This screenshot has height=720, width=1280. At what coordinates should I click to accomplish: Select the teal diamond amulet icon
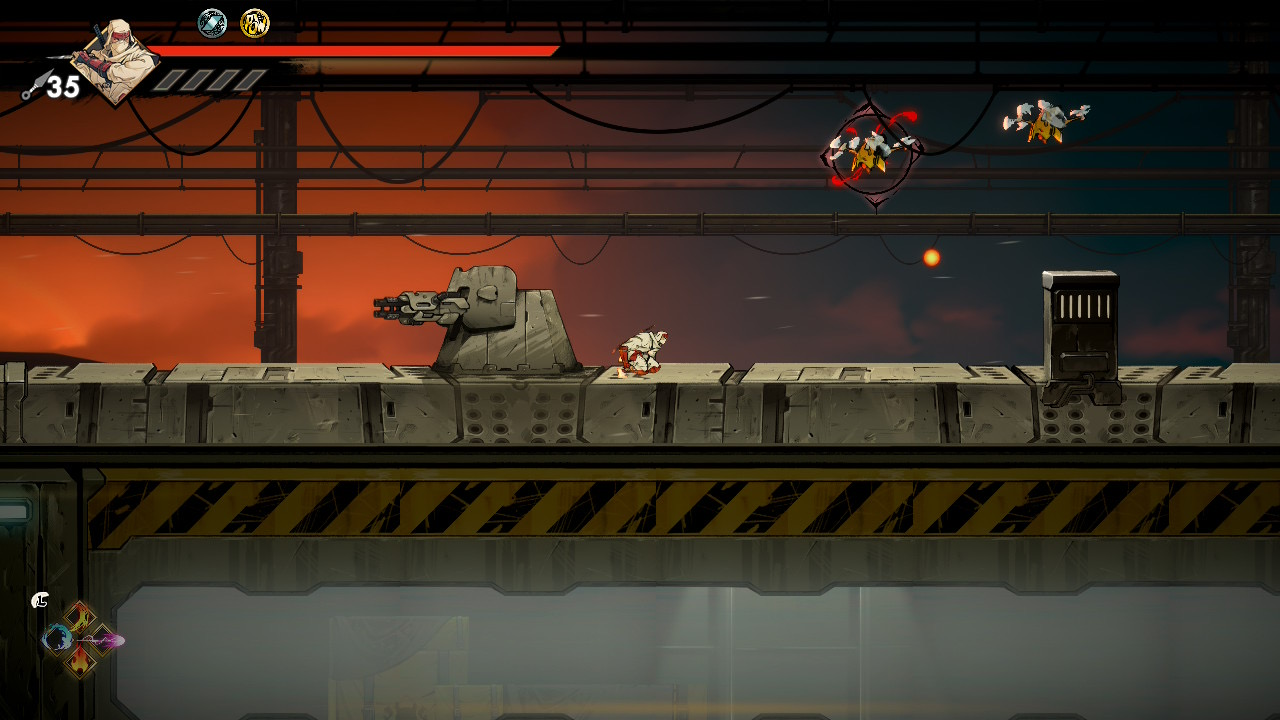212,23
